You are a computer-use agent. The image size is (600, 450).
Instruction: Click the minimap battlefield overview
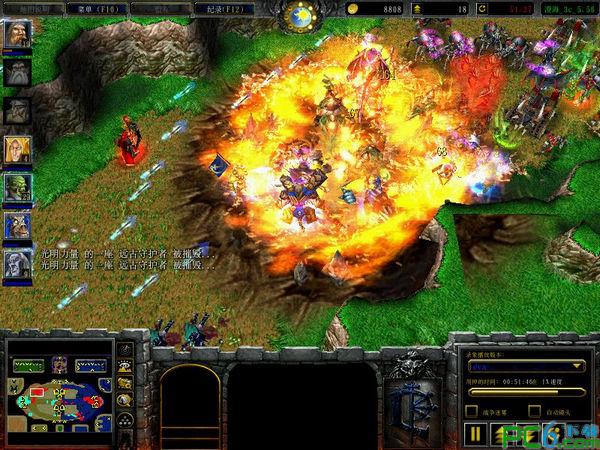coord(59,392)
